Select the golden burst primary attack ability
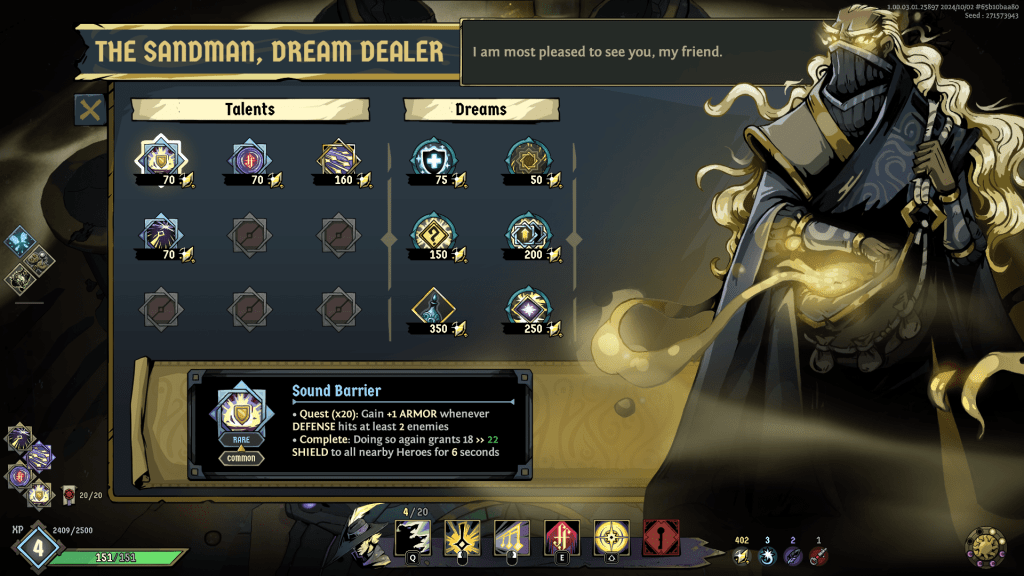The image size is (1024, 576). 461,537
